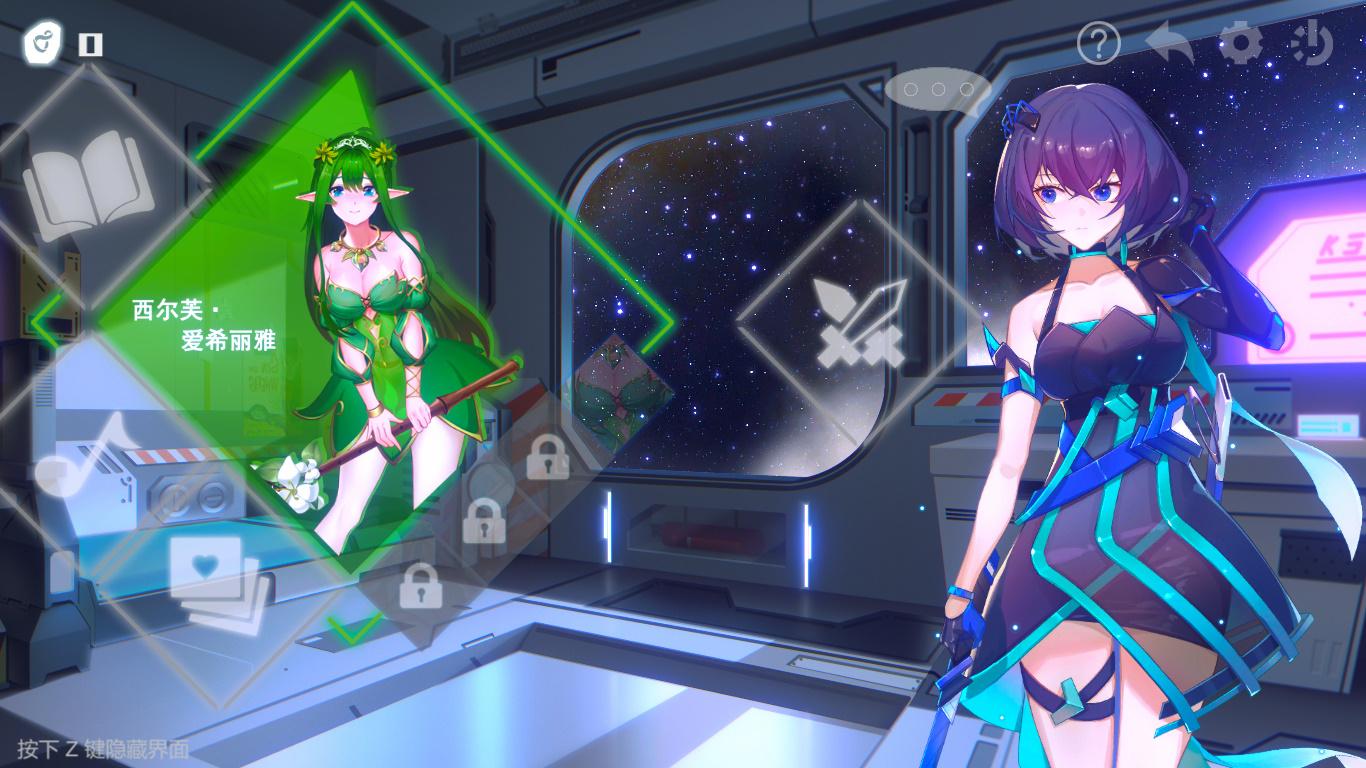Click the back arrow icon
This screenshot has width=1366, height=768.
click(1168, 43)
